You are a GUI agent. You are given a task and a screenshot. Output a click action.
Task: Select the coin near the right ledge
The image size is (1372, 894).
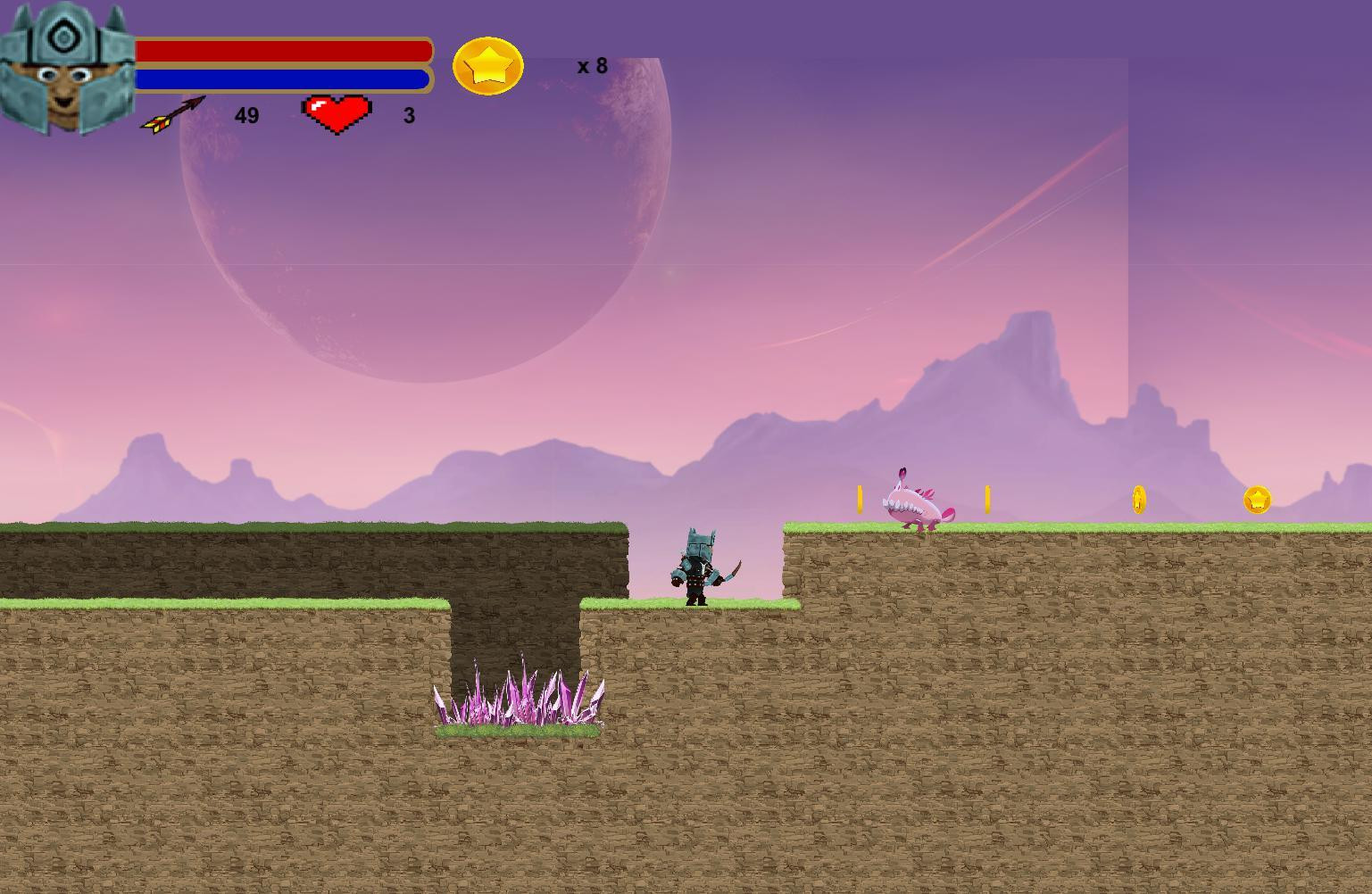[1139, 500]
